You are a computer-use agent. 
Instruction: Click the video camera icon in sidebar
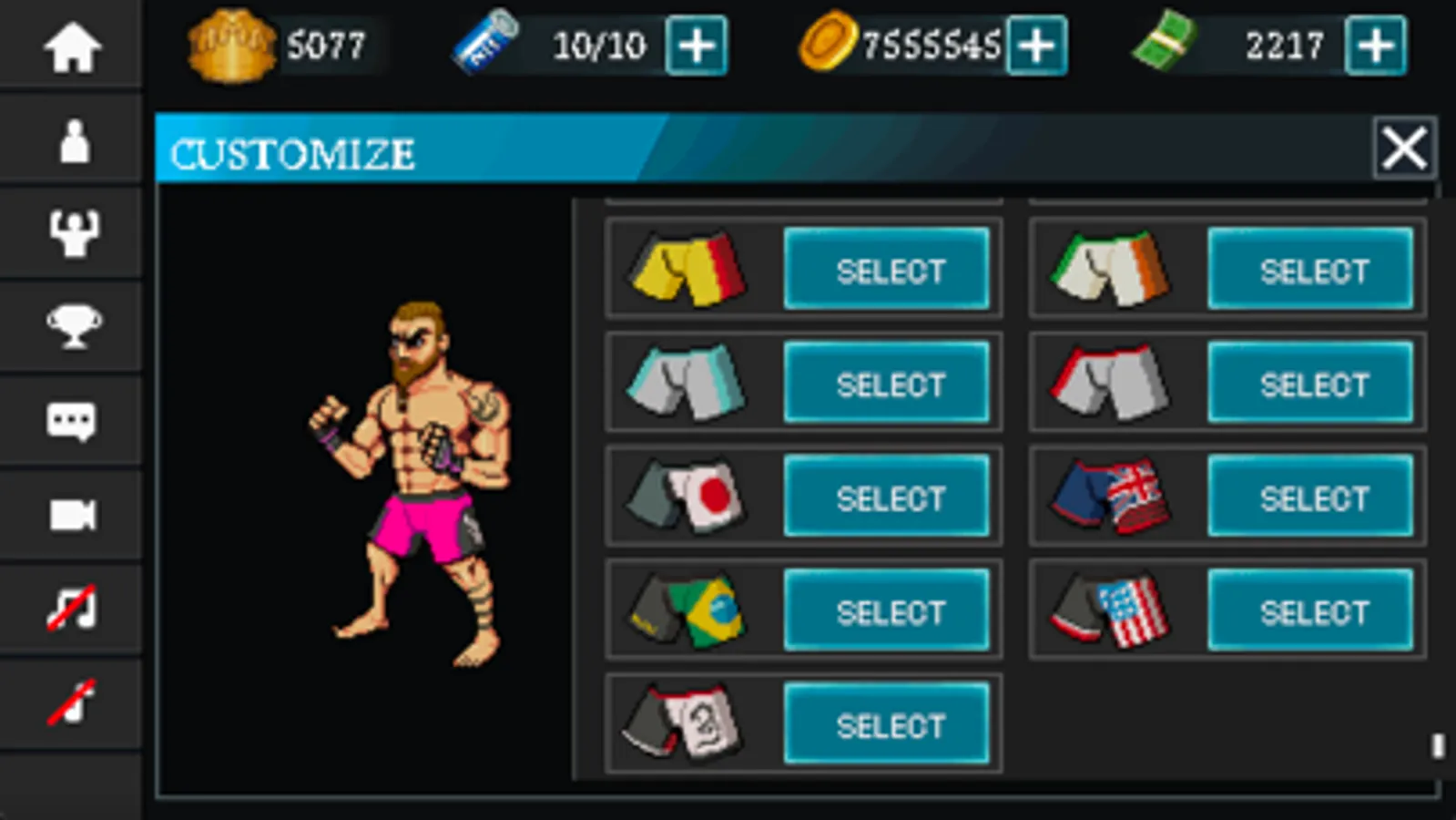(x=72, y=513)
